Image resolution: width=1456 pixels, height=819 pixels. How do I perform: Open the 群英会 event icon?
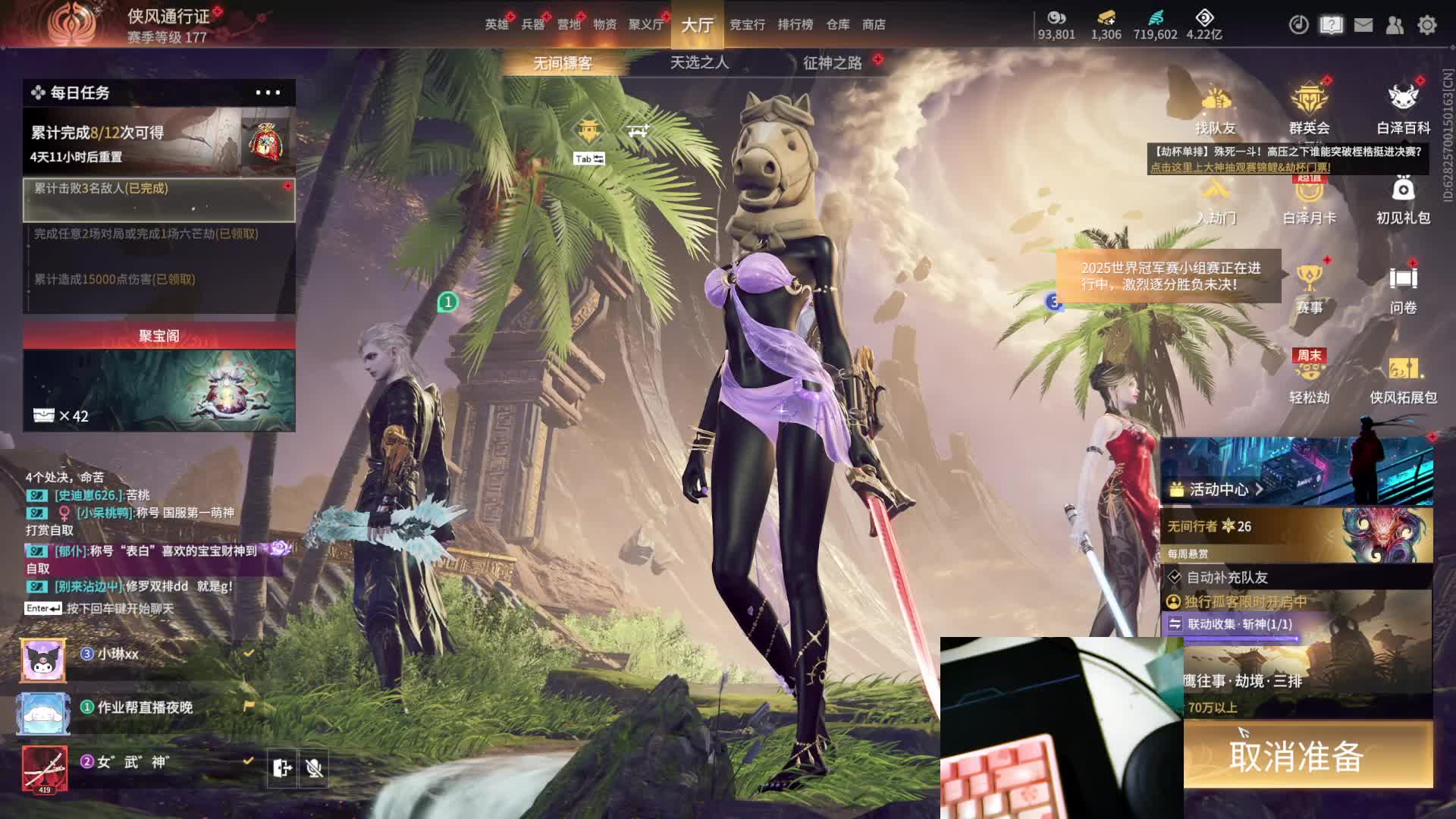tap(1309, 110)
